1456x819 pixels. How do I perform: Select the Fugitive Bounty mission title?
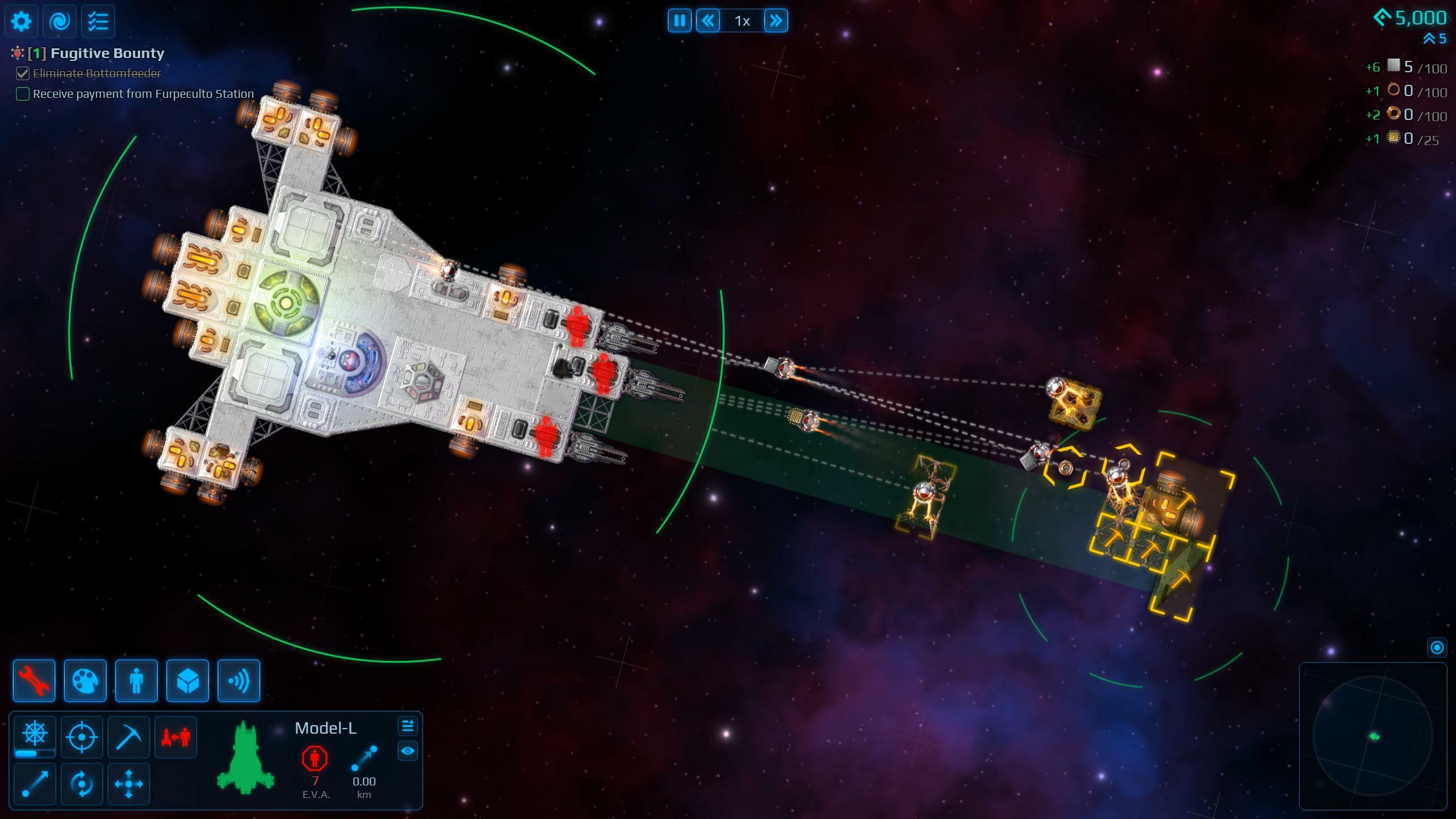click(107, 53)
